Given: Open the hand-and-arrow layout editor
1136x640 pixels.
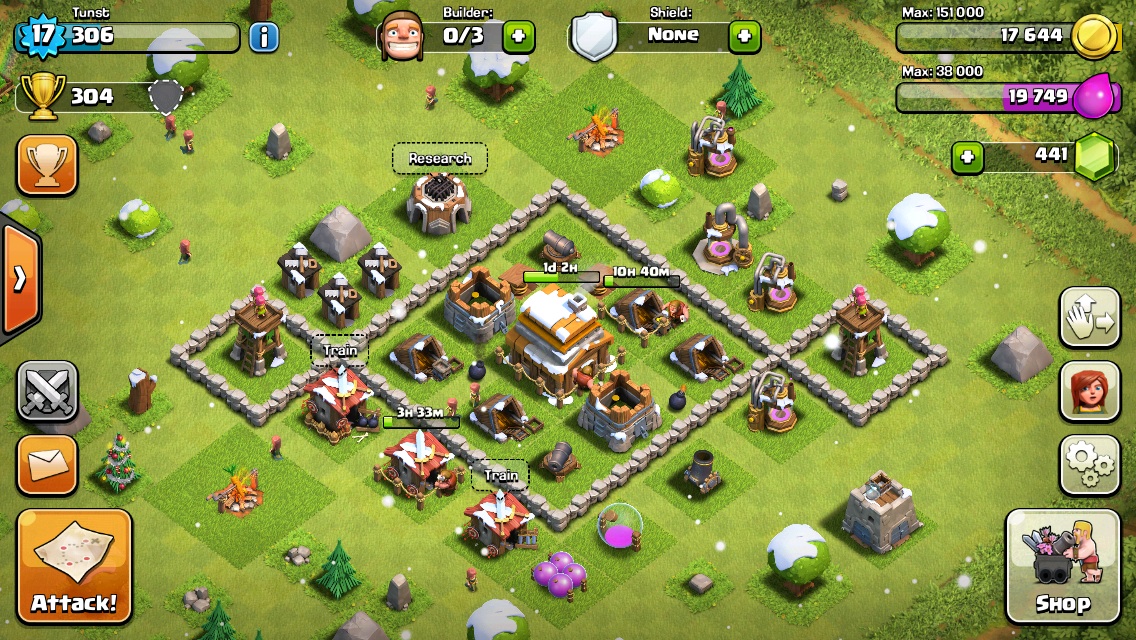Looking at the screenshot, I should click(1090, 317).
